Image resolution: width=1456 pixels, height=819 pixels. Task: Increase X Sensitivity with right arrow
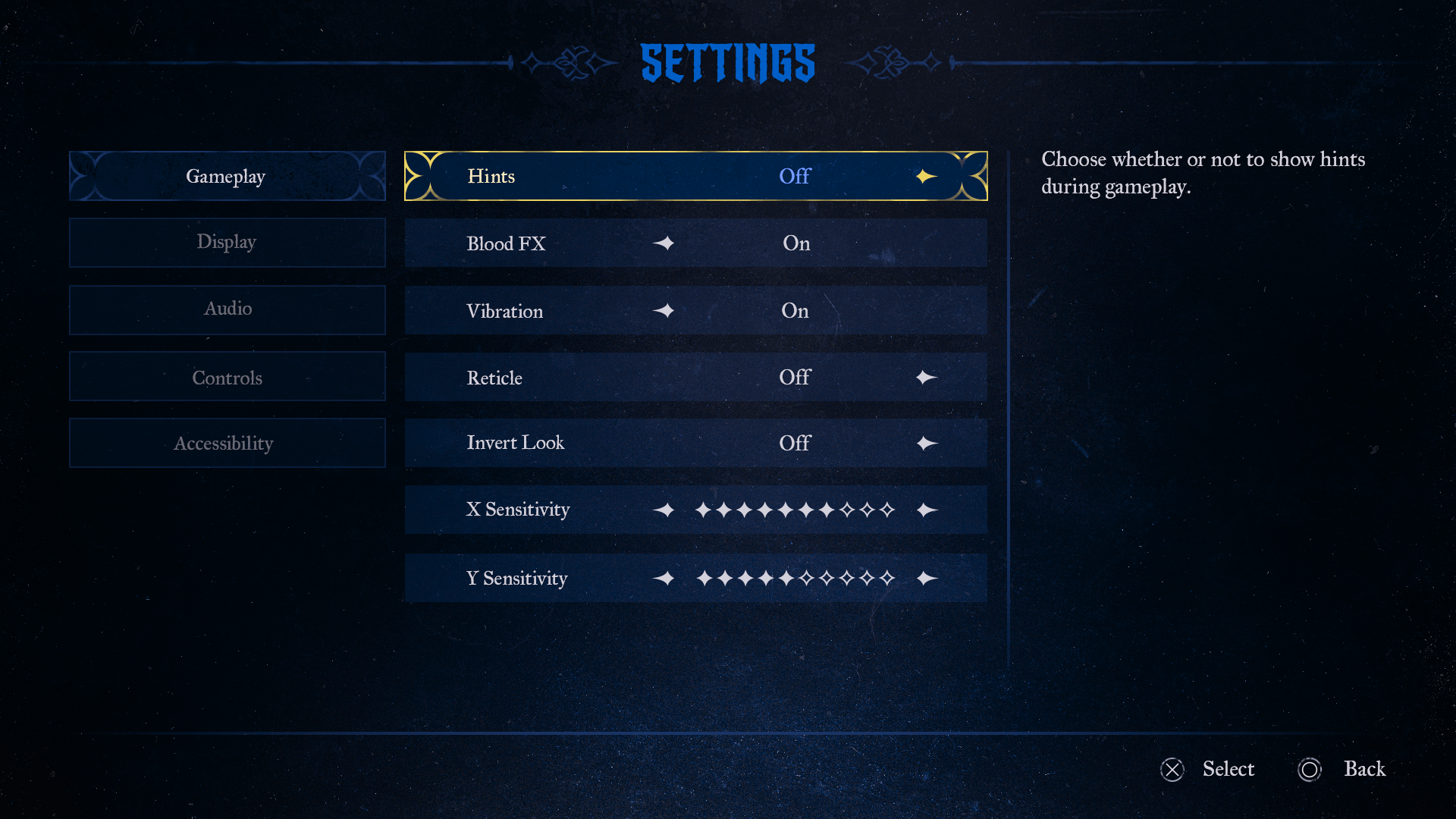coord(926,510)
